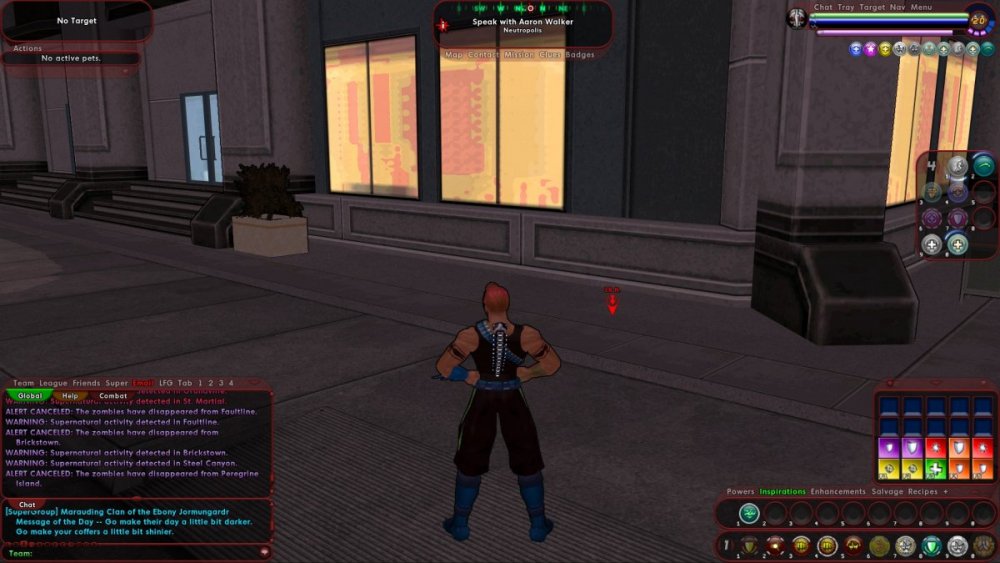
Task: Open the Help chat tab
Action: [x=71, y=396]
